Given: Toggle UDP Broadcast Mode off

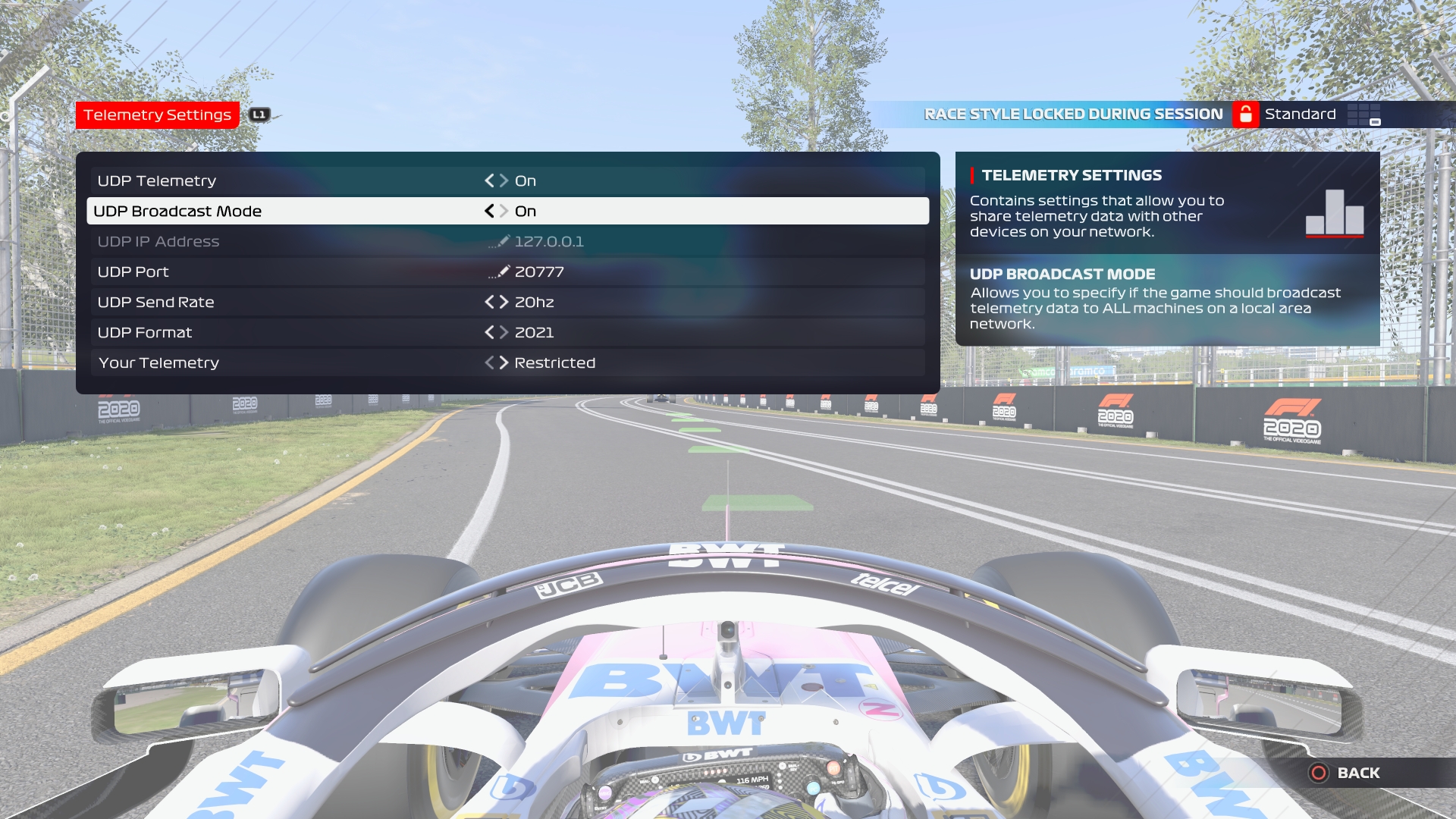Looking at the screenshot, I should (491, 211).
